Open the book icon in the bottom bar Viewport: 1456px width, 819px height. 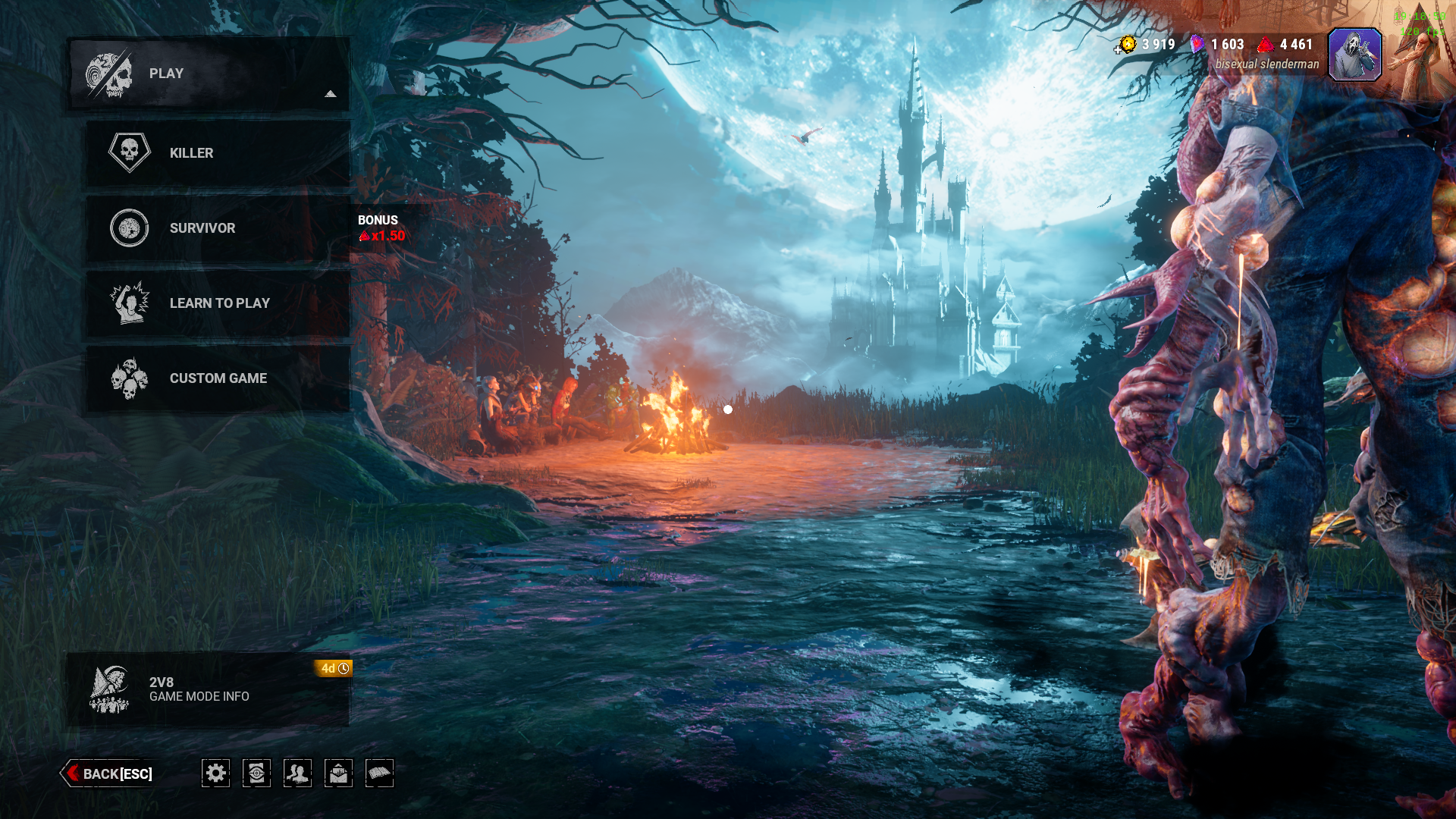[x=379, y=773]
